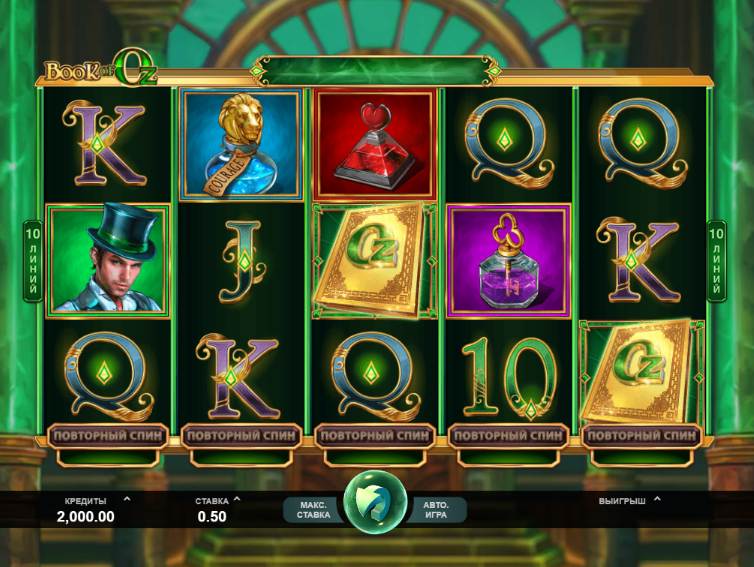Viewport: 754px width, 567px height.
Task: Respin the reel containing the purple key potion
Action: pos(508,436)
